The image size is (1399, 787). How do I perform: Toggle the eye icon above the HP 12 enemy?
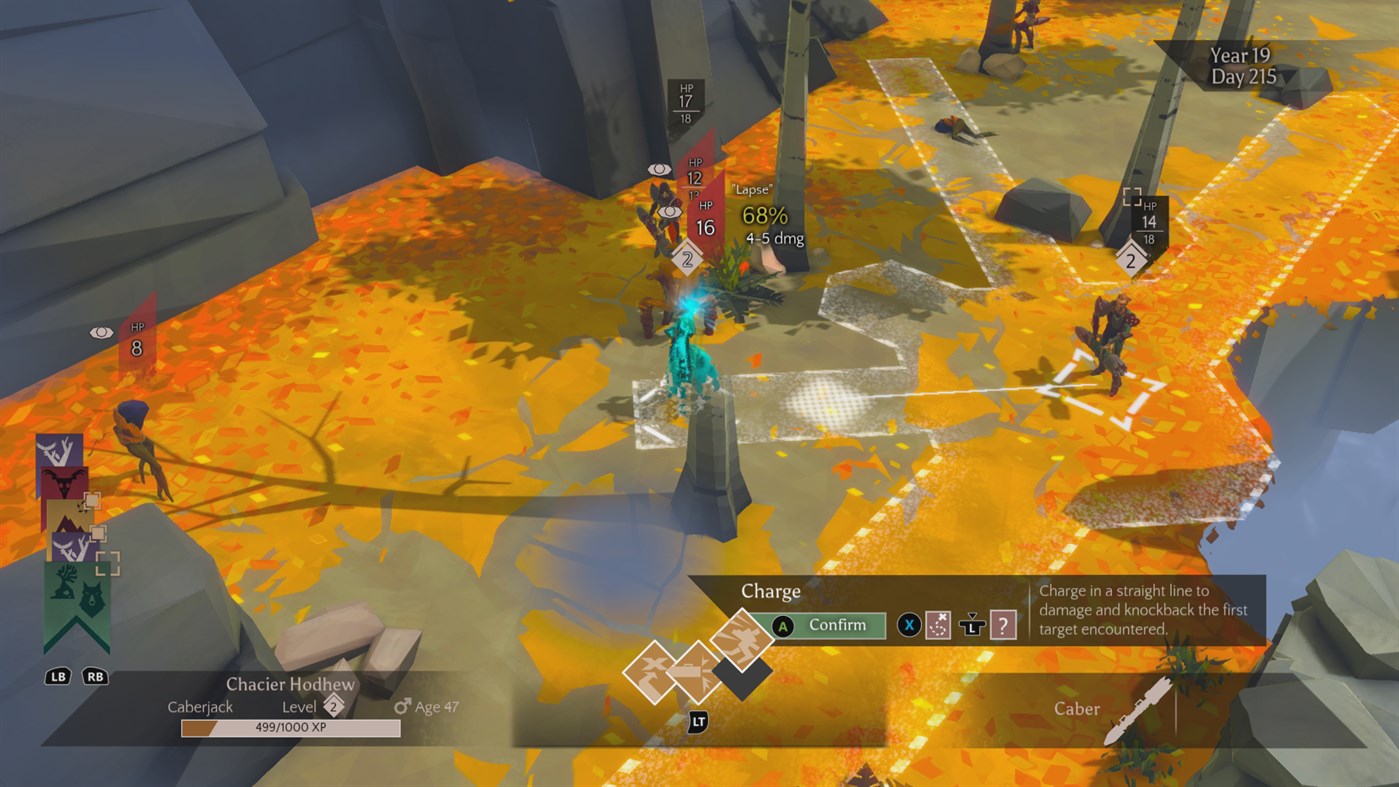click(659, 170)
